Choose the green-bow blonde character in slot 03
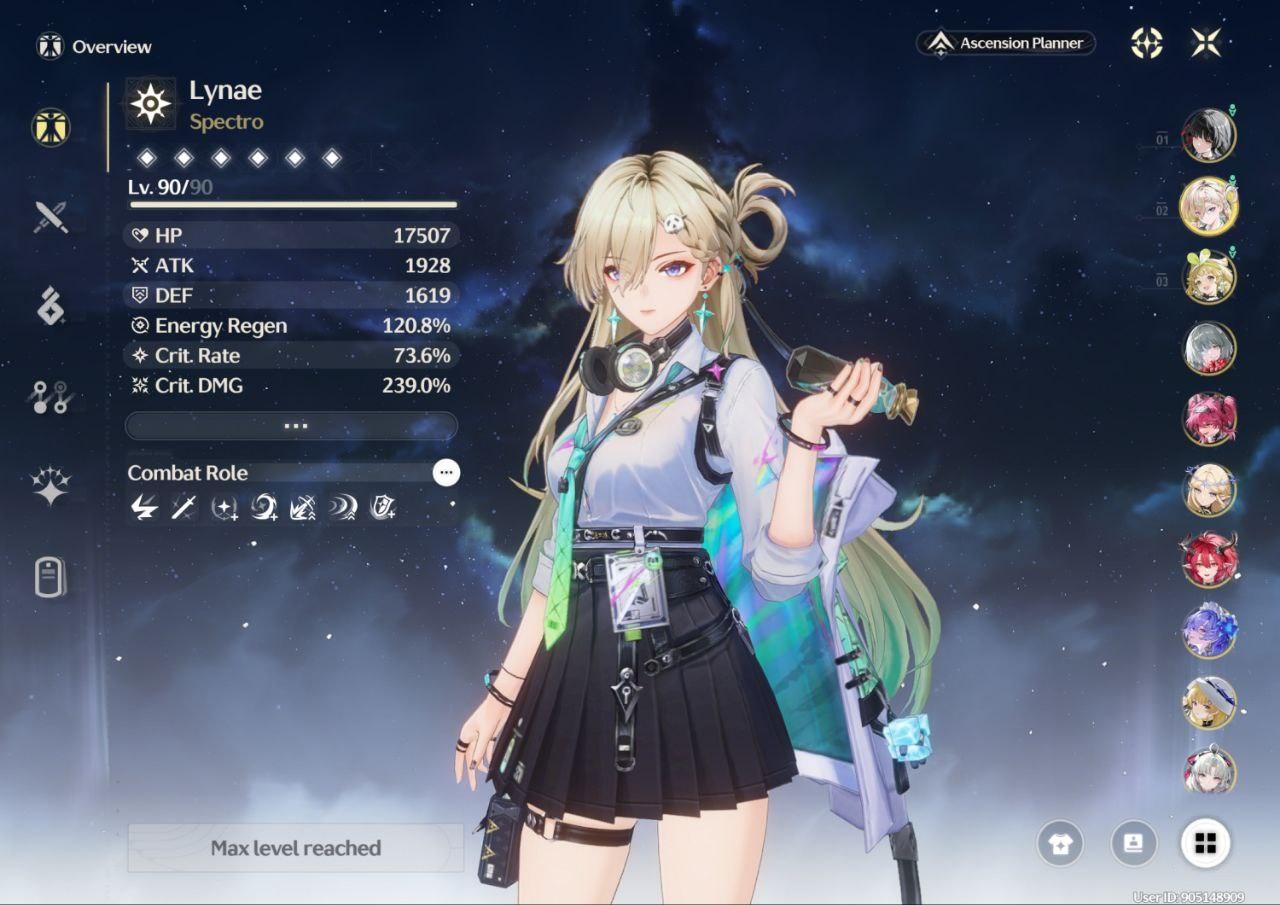This screenshot has width=1280, height=905. (x=1209, y=277)
